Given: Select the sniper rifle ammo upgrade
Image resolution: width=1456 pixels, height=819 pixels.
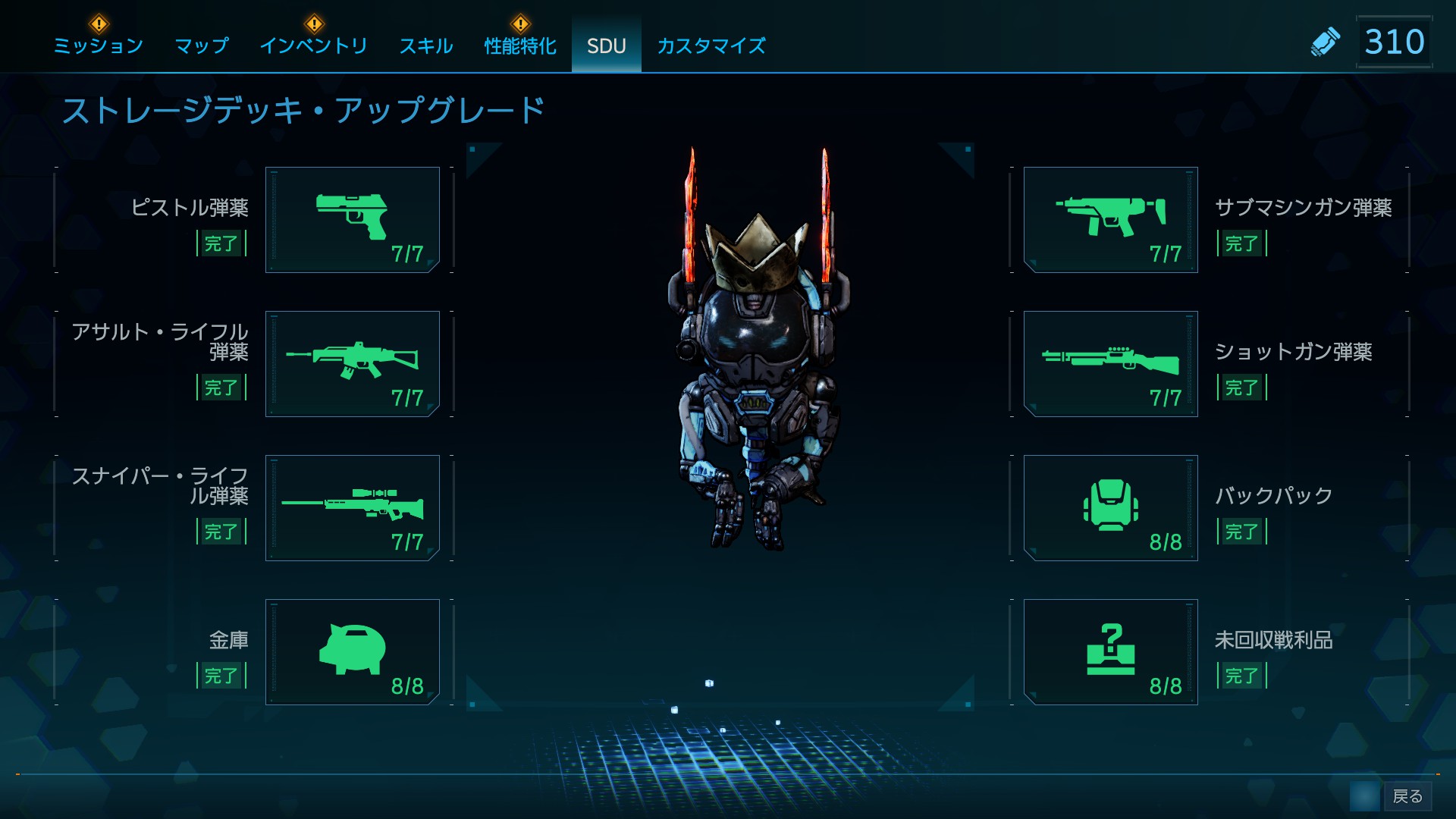Looking at the screenshot, I should point(353,508).
